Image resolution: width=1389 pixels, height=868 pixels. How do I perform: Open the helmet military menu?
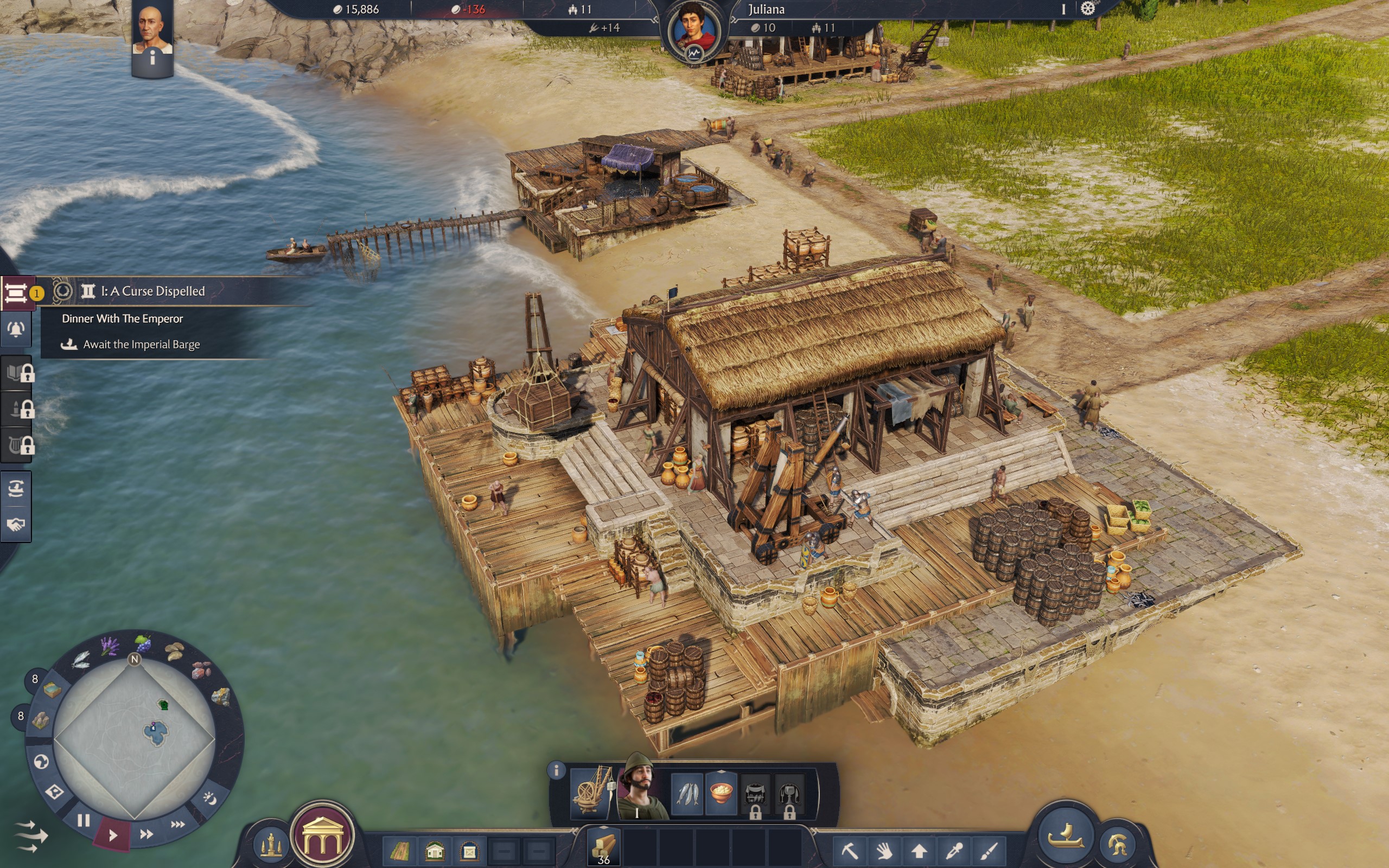click(x=1117, y=845)
